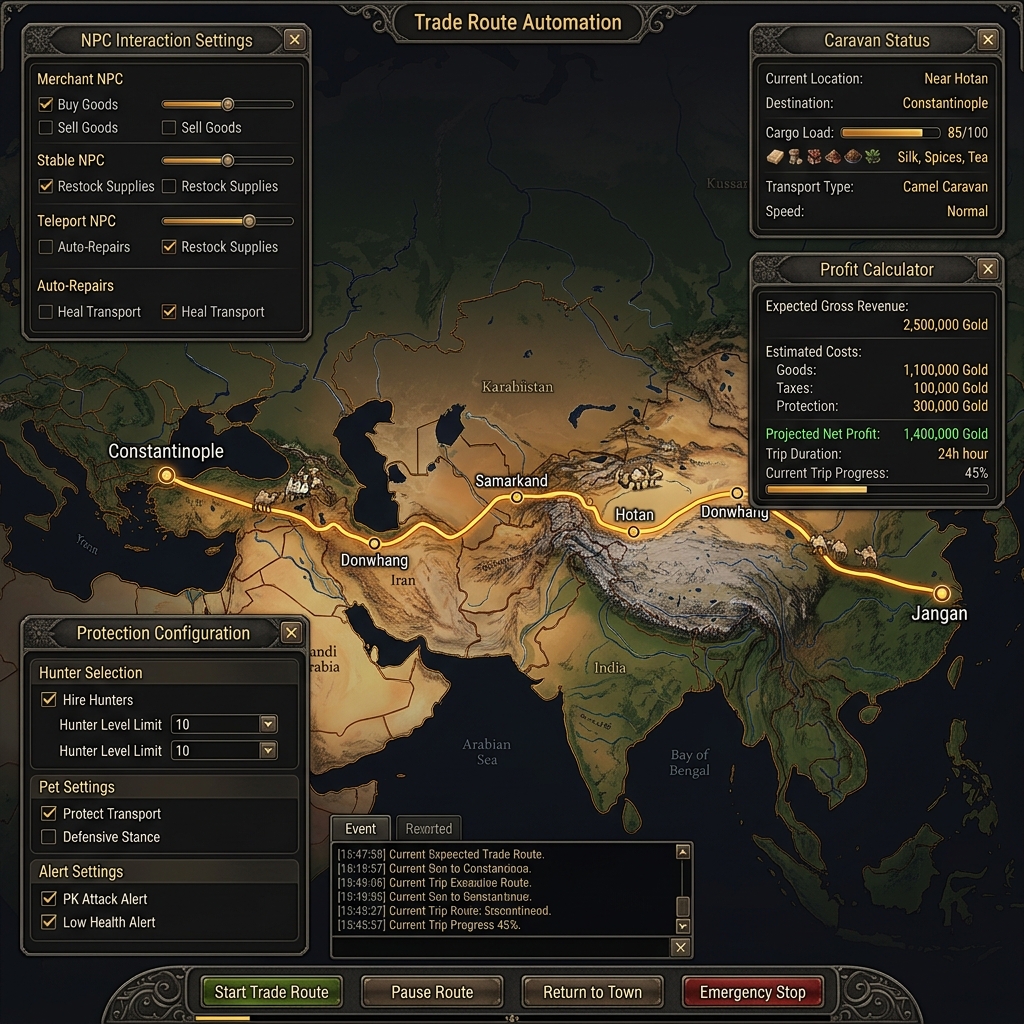Hit the red Emergency Stop button
This screenshot has width=1024, height=1024.
point(752,992)
